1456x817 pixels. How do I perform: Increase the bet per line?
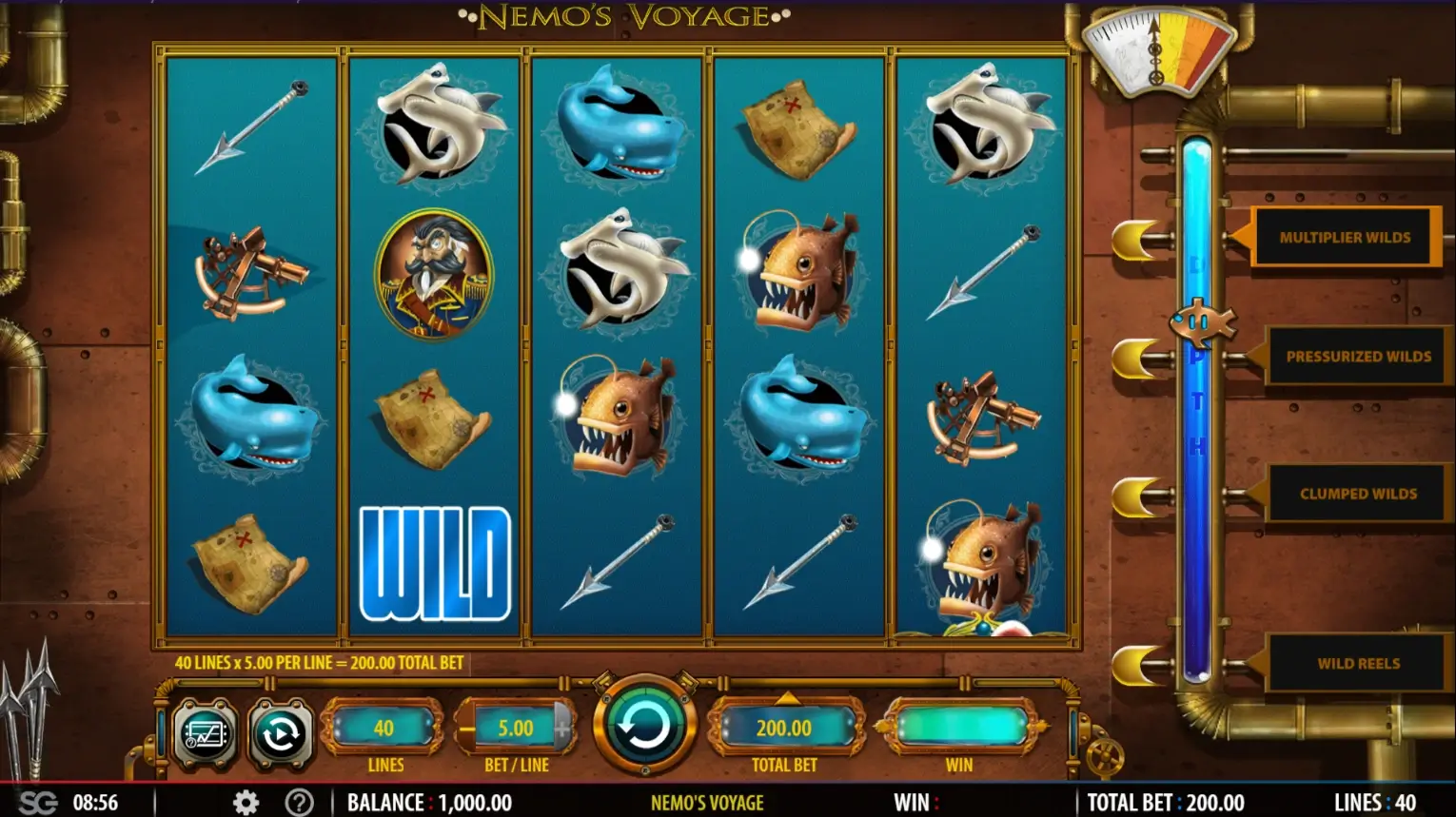coord(563,729)
